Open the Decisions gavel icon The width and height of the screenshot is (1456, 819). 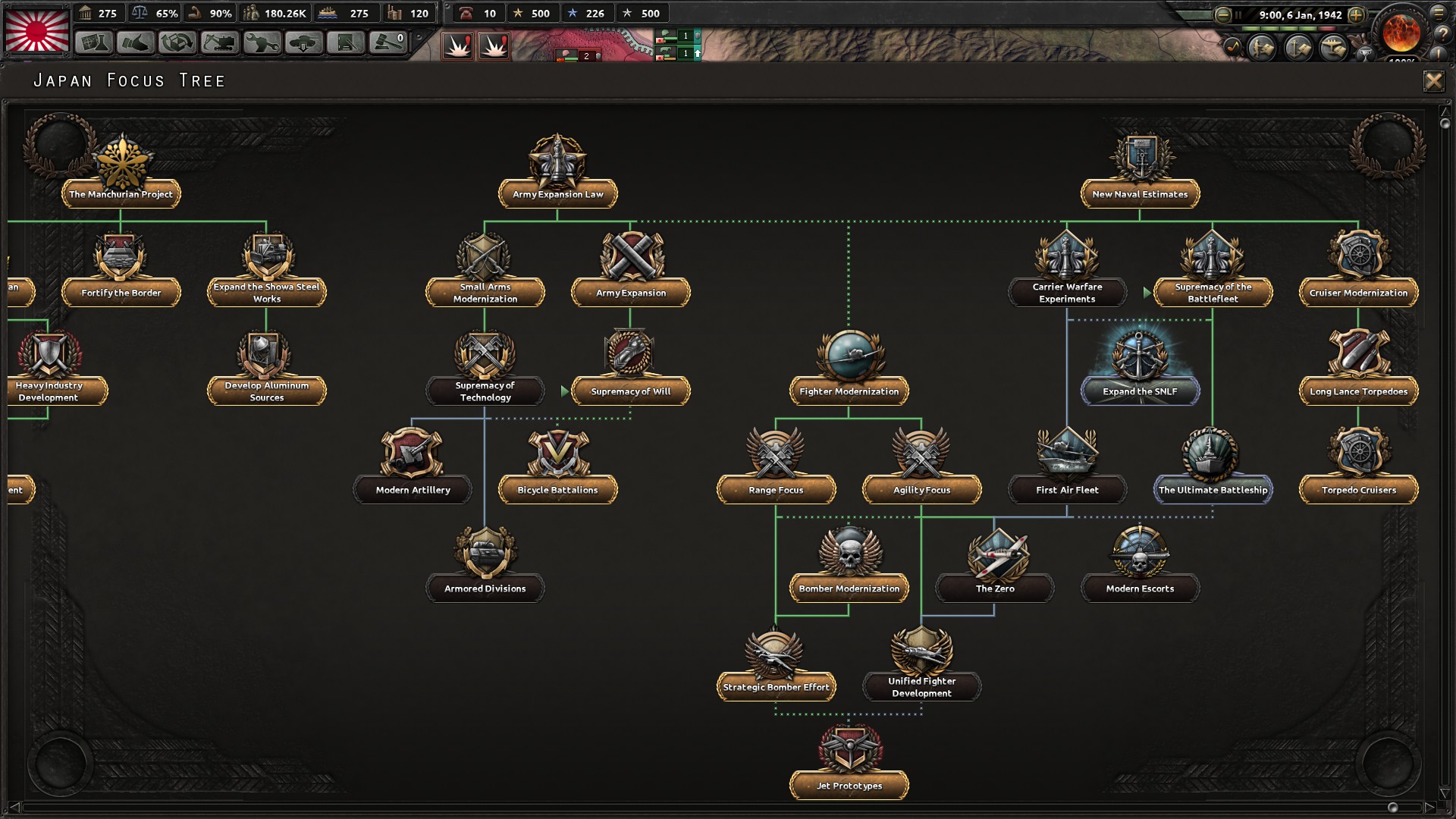pos(386,42)
